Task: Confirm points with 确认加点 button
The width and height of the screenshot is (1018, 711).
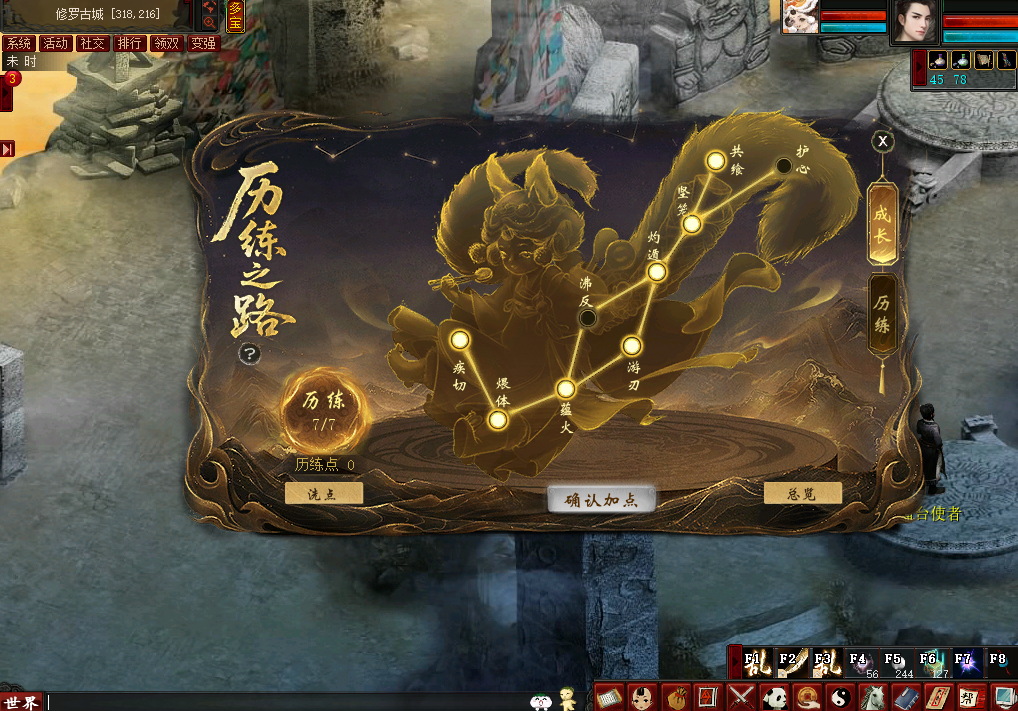Action: [x=601, y=500]
